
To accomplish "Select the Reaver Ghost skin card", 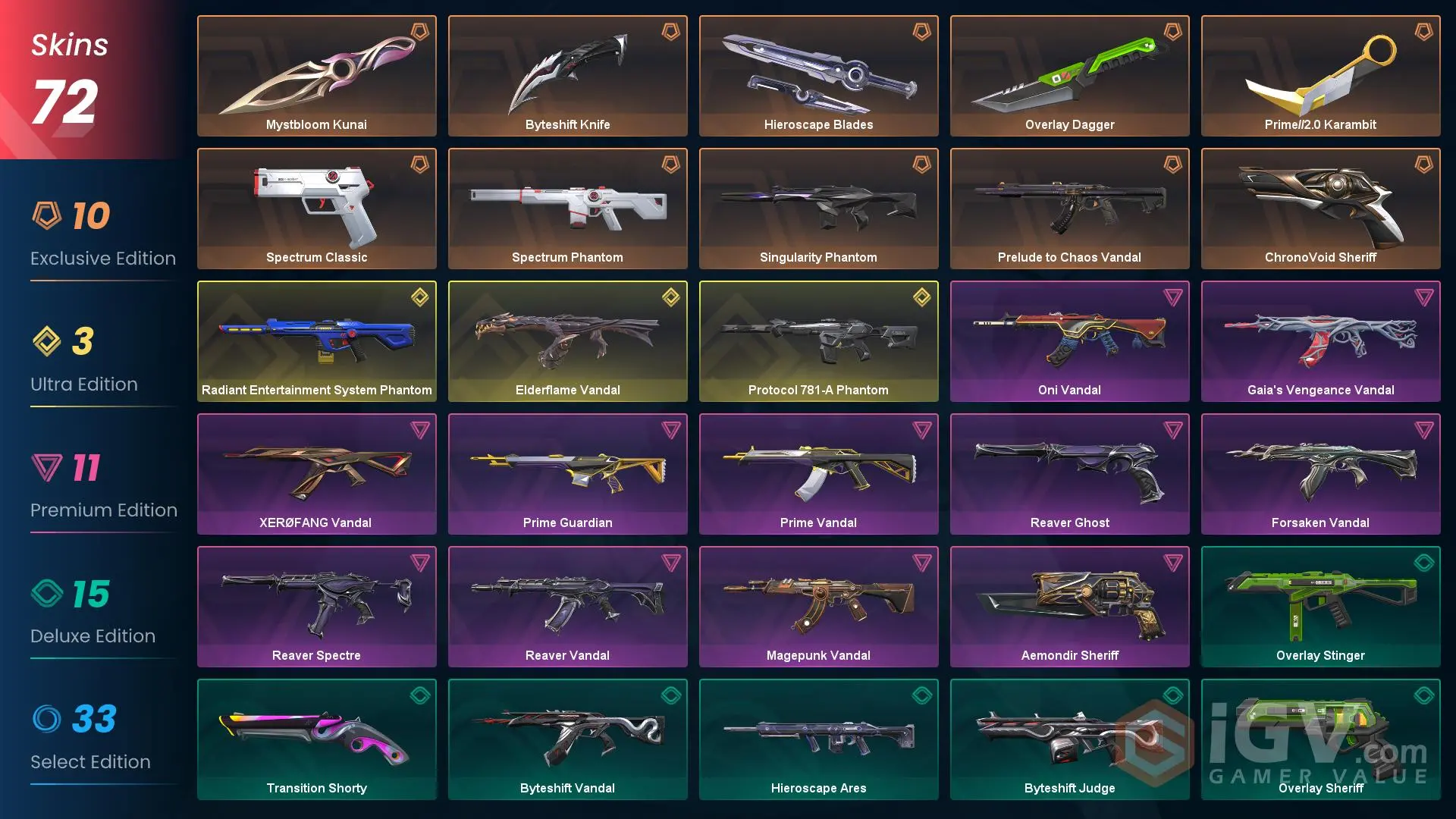I will [1069, 473].
